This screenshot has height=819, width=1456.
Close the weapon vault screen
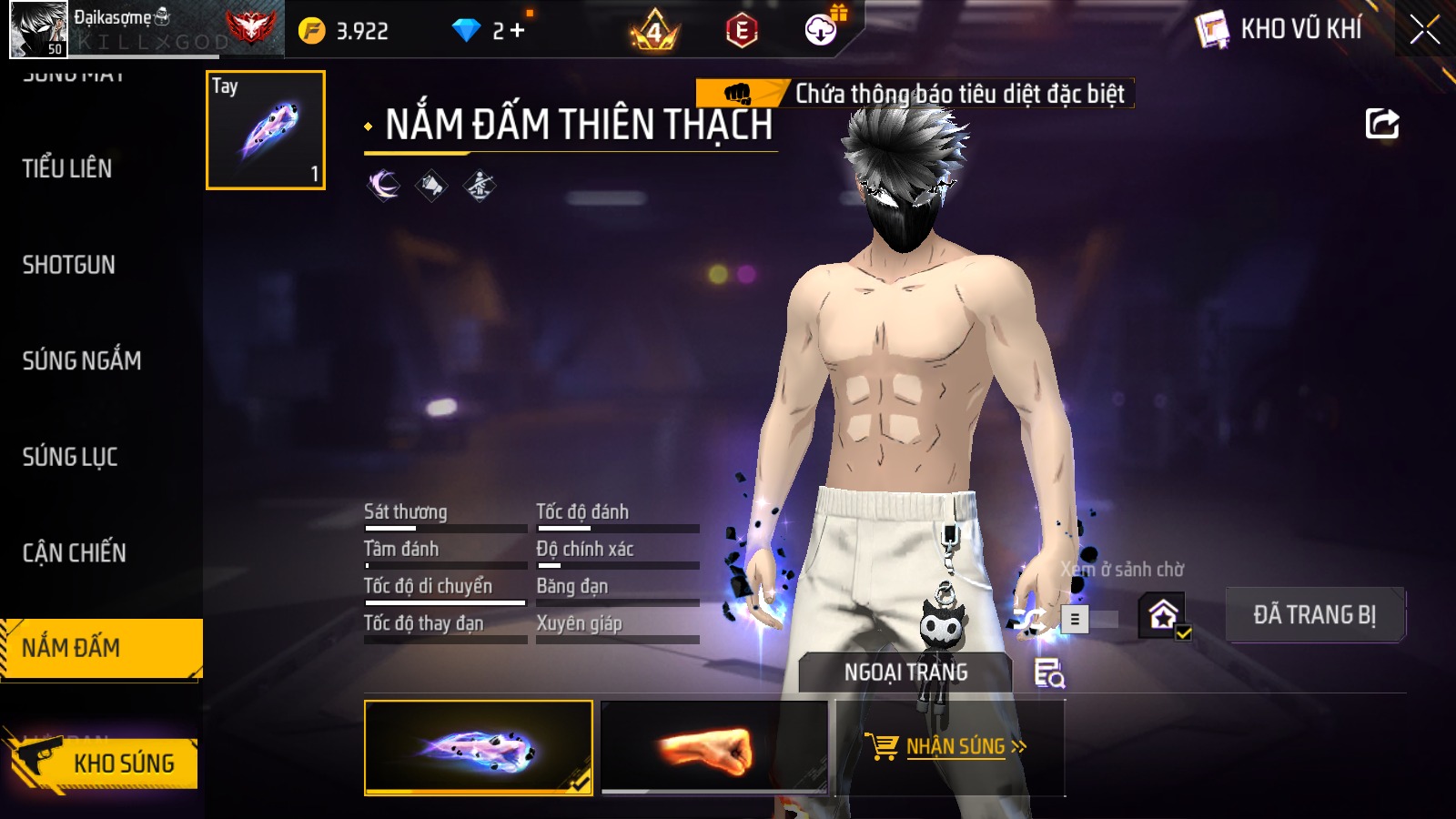1424,30
